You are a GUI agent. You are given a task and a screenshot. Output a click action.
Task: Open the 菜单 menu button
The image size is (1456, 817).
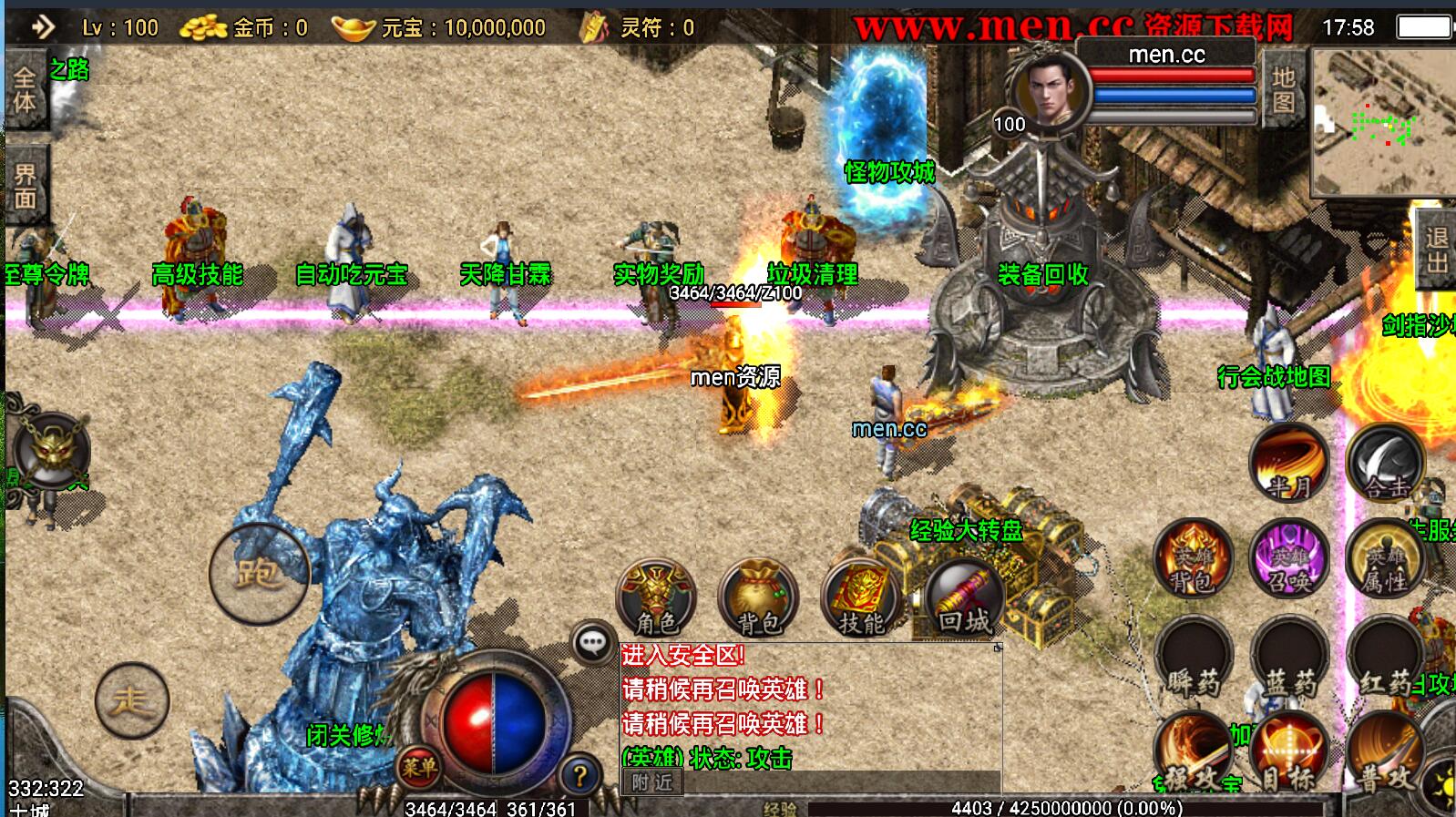pyautogui.click(x=419, y=768)
